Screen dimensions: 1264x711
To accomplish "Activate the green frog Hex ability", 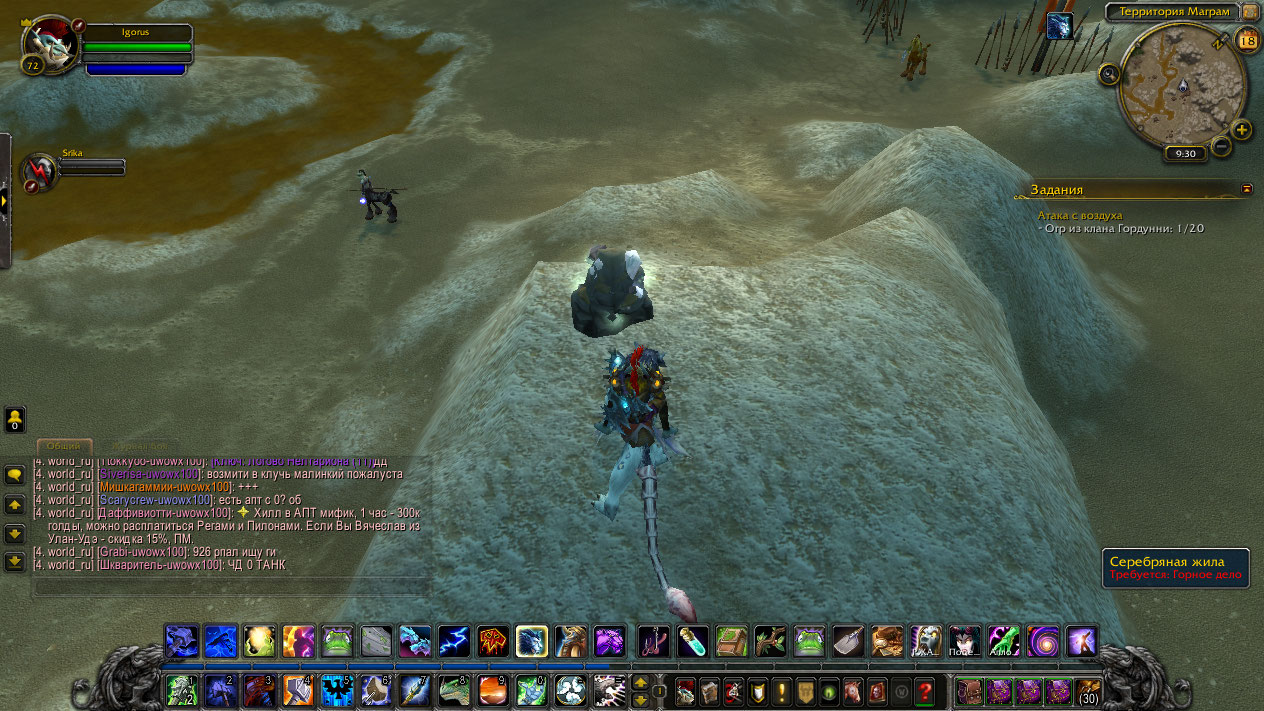I will click(x=337, y=641).
